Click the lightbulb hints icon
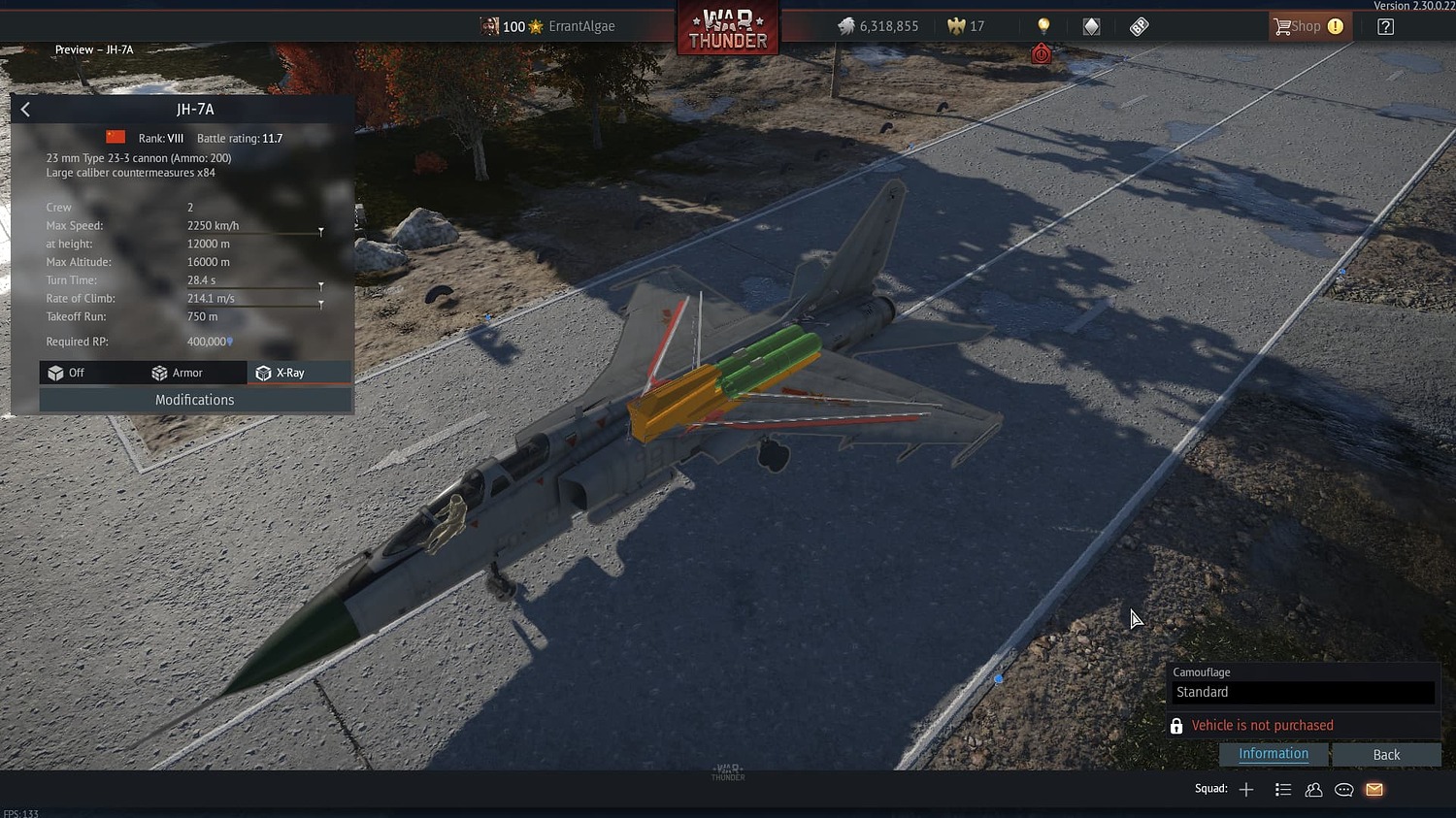The height and width of the screenshot is (818, 1456). (1042, 26)
